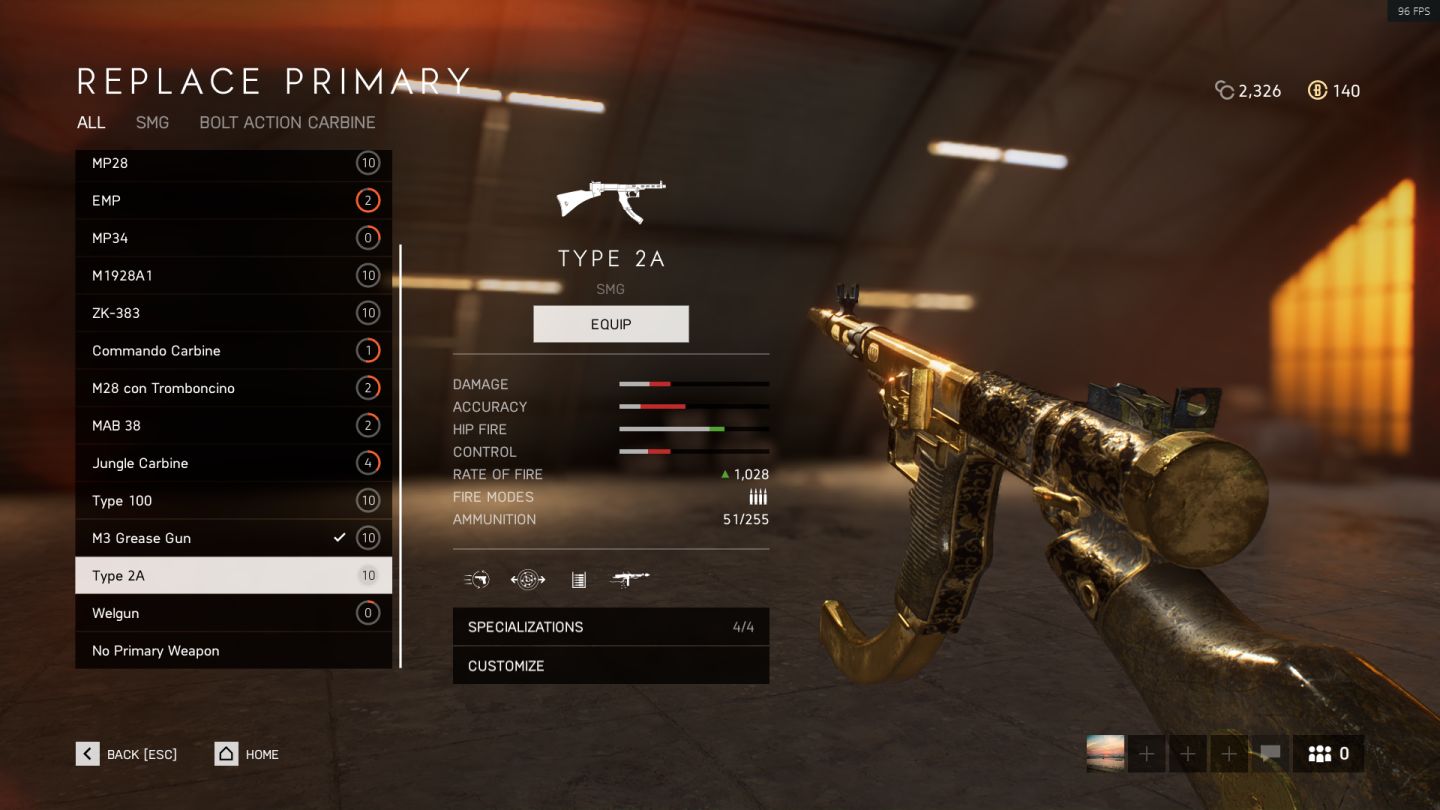Screen dimensions: 1440x810
Task: Pick the M1928A1 weapon
Action: [x=233, y=276]
